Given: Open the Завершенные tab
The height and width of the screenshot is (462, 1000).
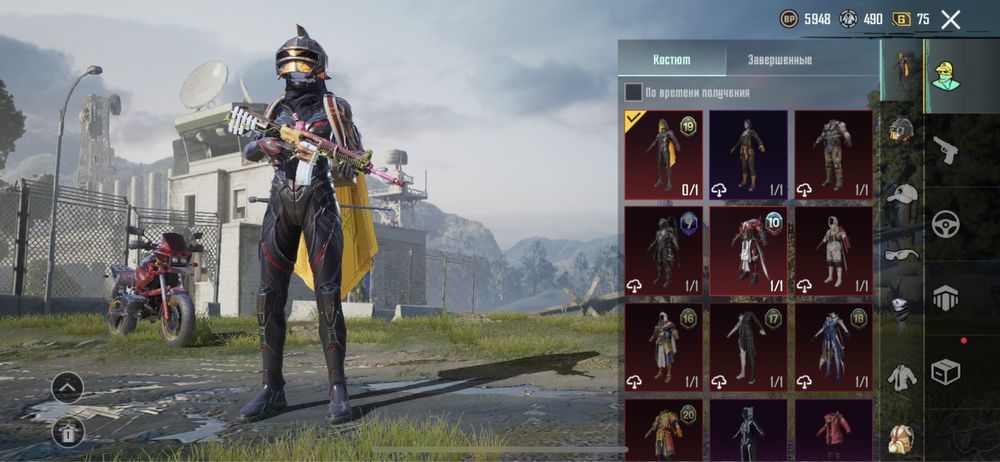Looking at the screenshot, I should point(780,60).
